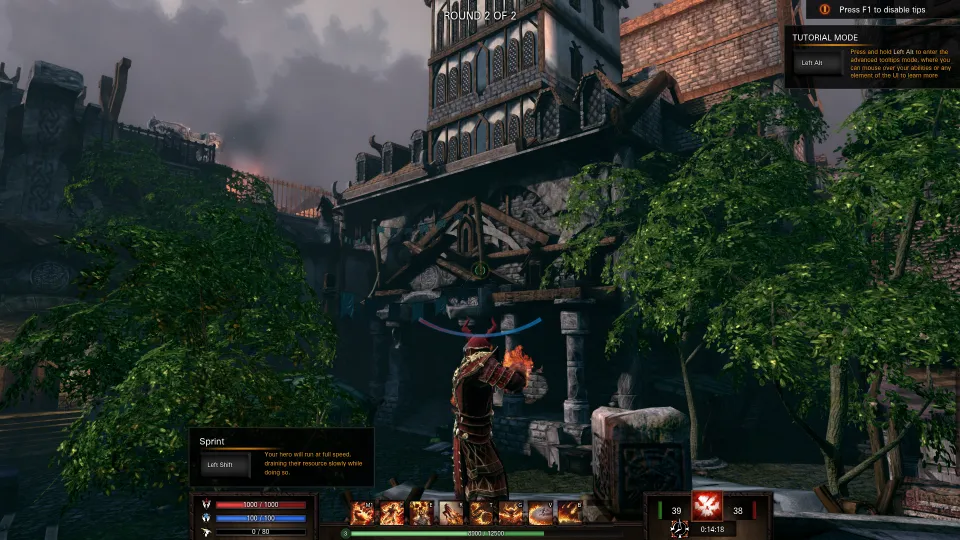Use the fiery disc ability marked V
Screen dimensions: 960x540
[540, 513]
